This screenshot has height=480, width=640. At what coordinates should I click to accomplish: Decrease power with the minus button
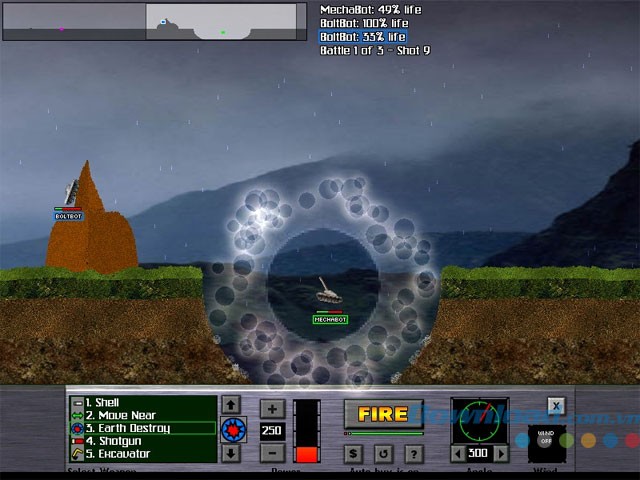[x=272, y=452]
